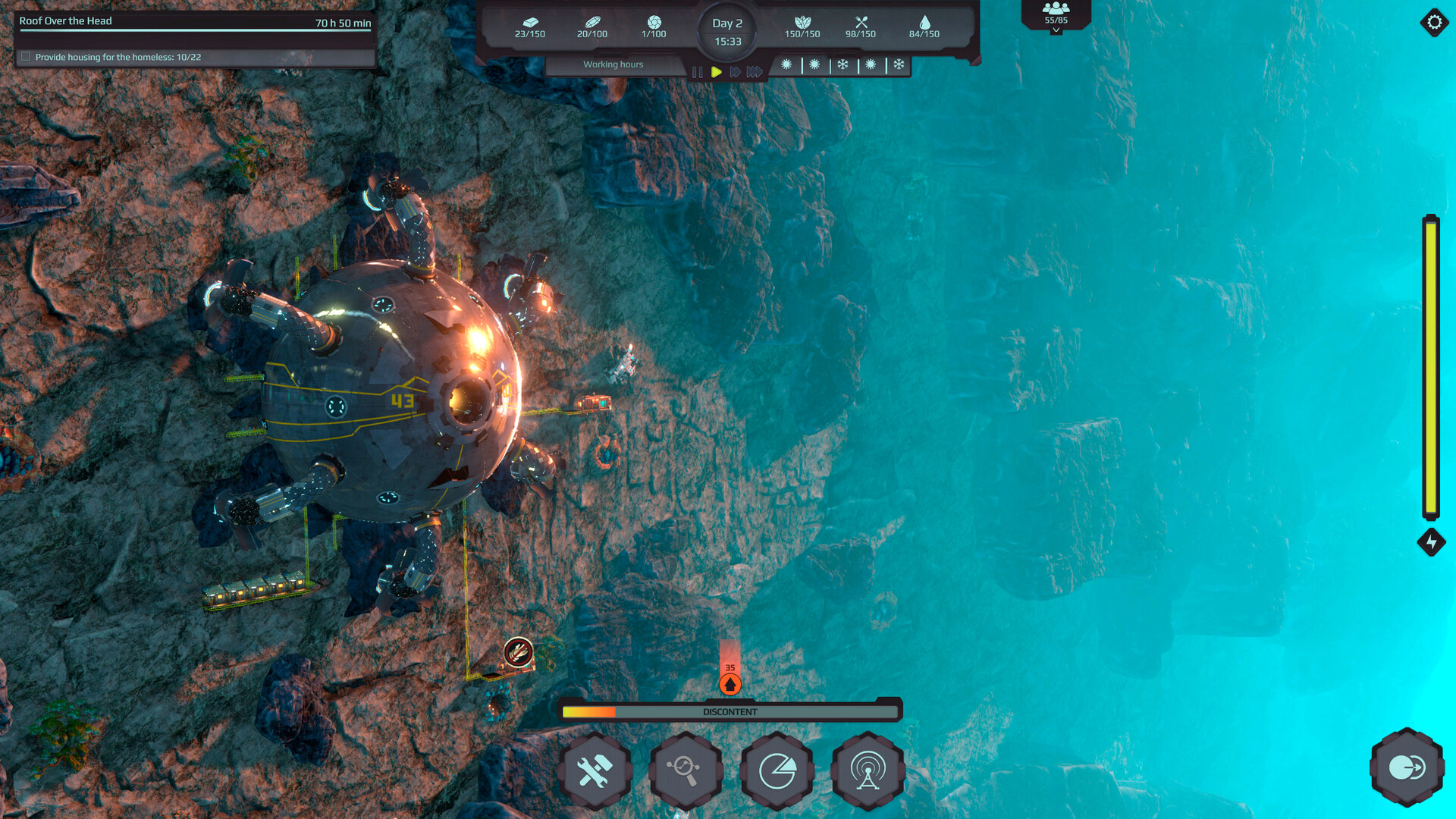This screenshot has width=1456, height=819.
Task: Check off the homeless housing objective
Action: (27, 55)
